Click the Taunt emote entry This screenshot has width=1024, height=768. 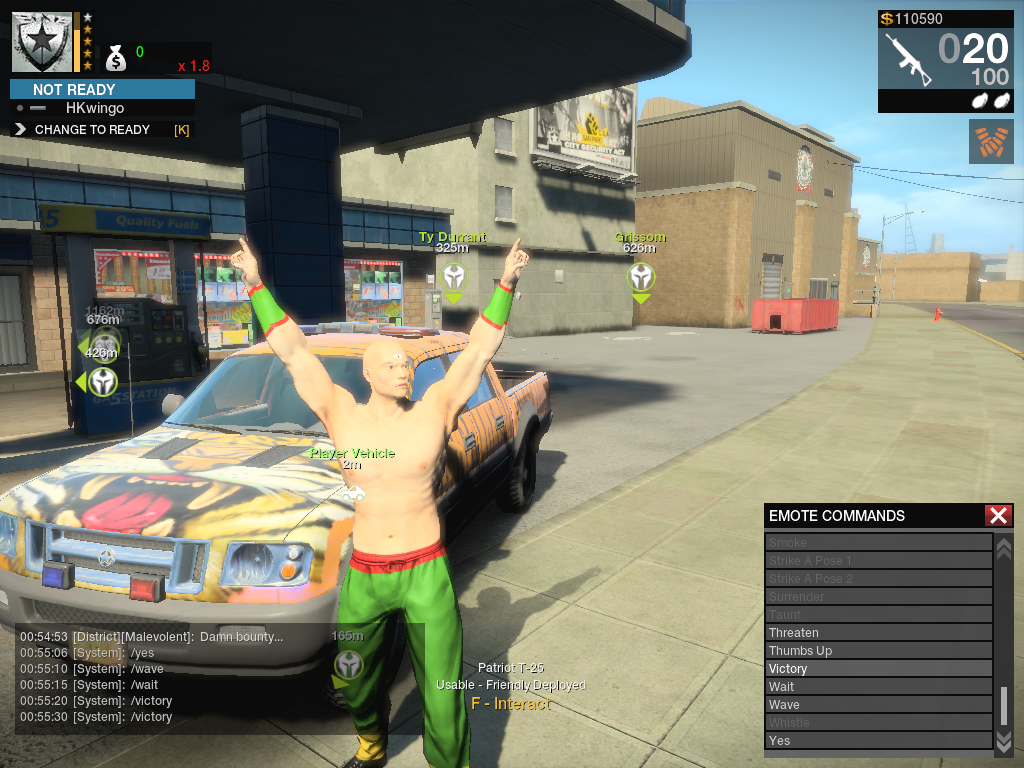878,615
